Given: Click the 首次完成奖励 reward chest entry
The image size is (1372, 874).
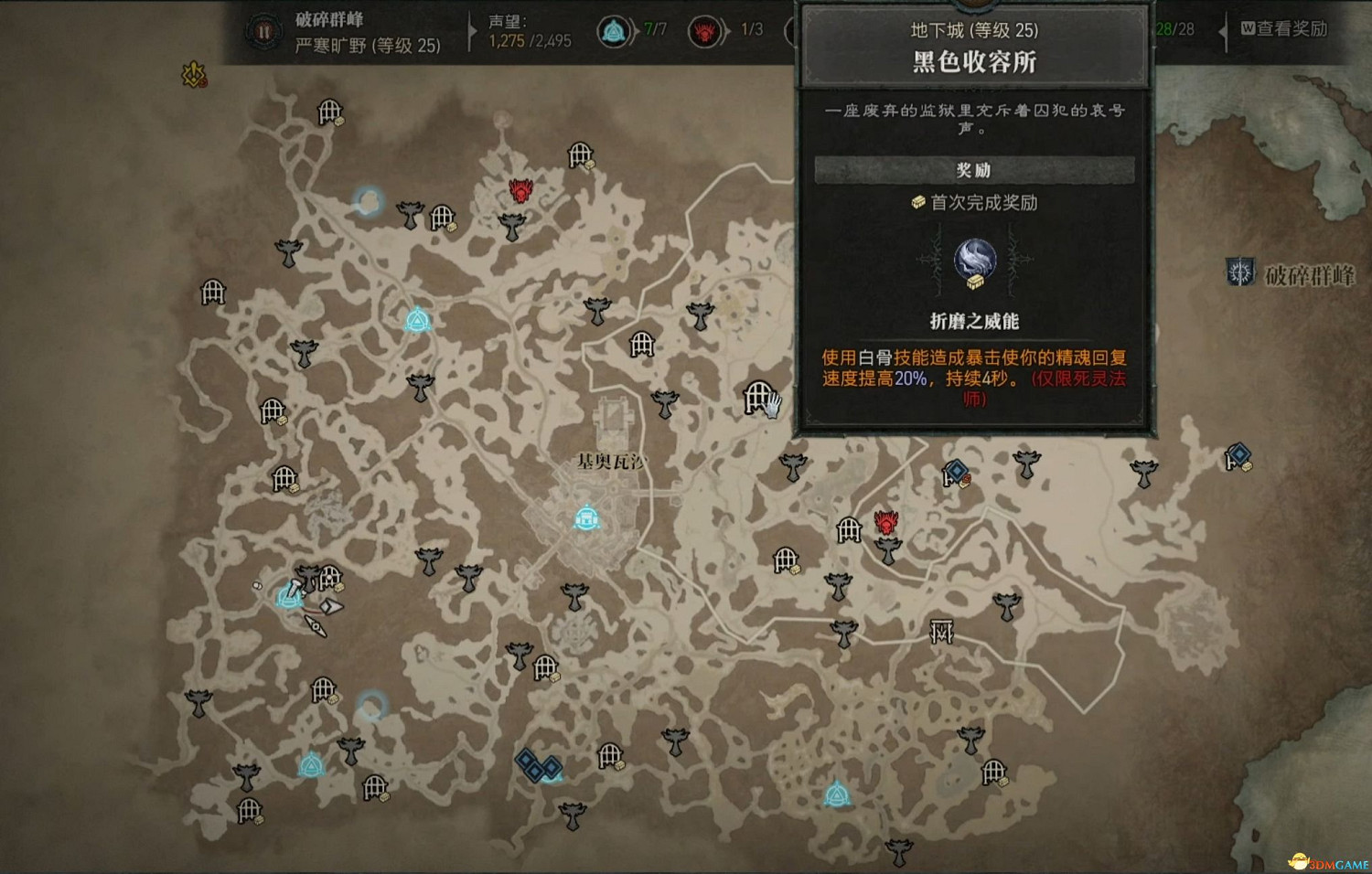Looking at the screenshot, I should click(974, 204).
